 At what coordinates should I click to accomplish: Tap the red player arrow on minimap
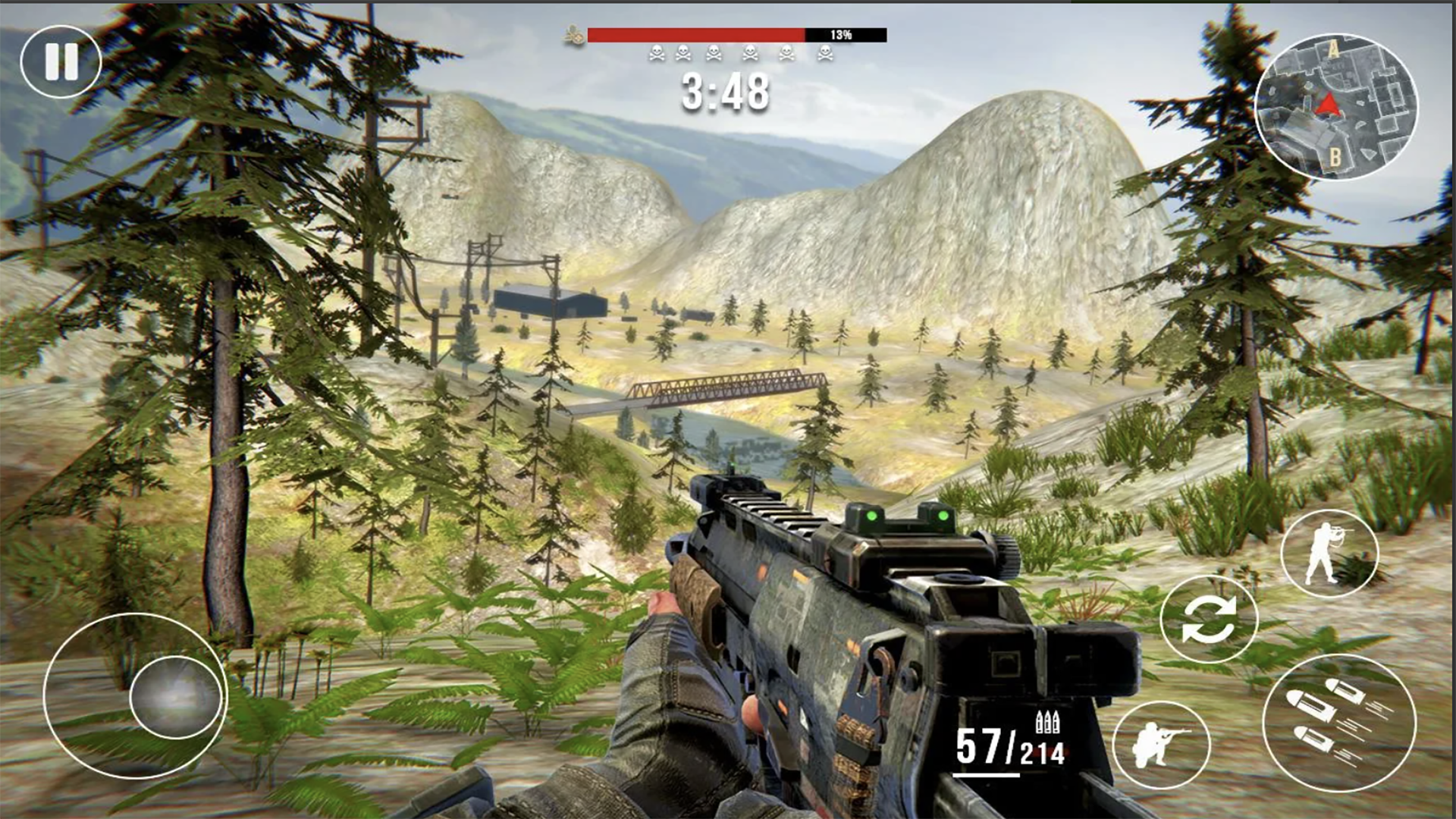(1329, 104)
